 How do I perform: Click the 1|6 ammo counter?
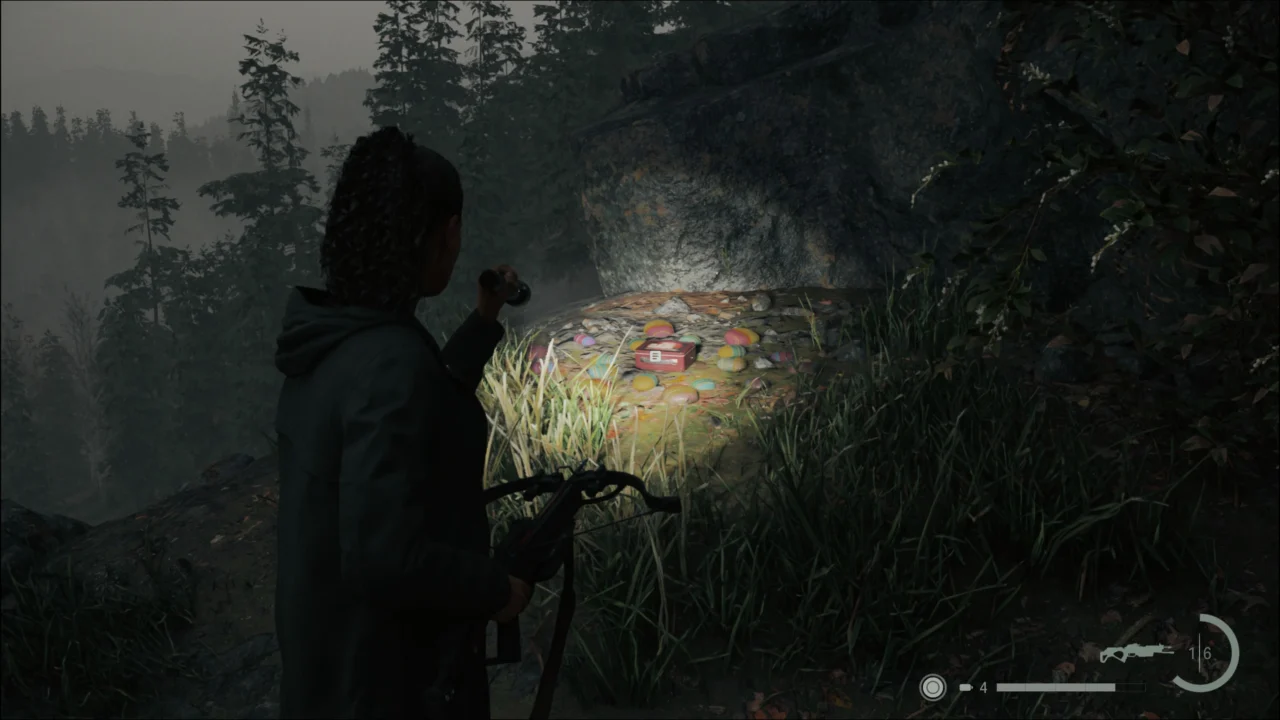[1200, 653]
